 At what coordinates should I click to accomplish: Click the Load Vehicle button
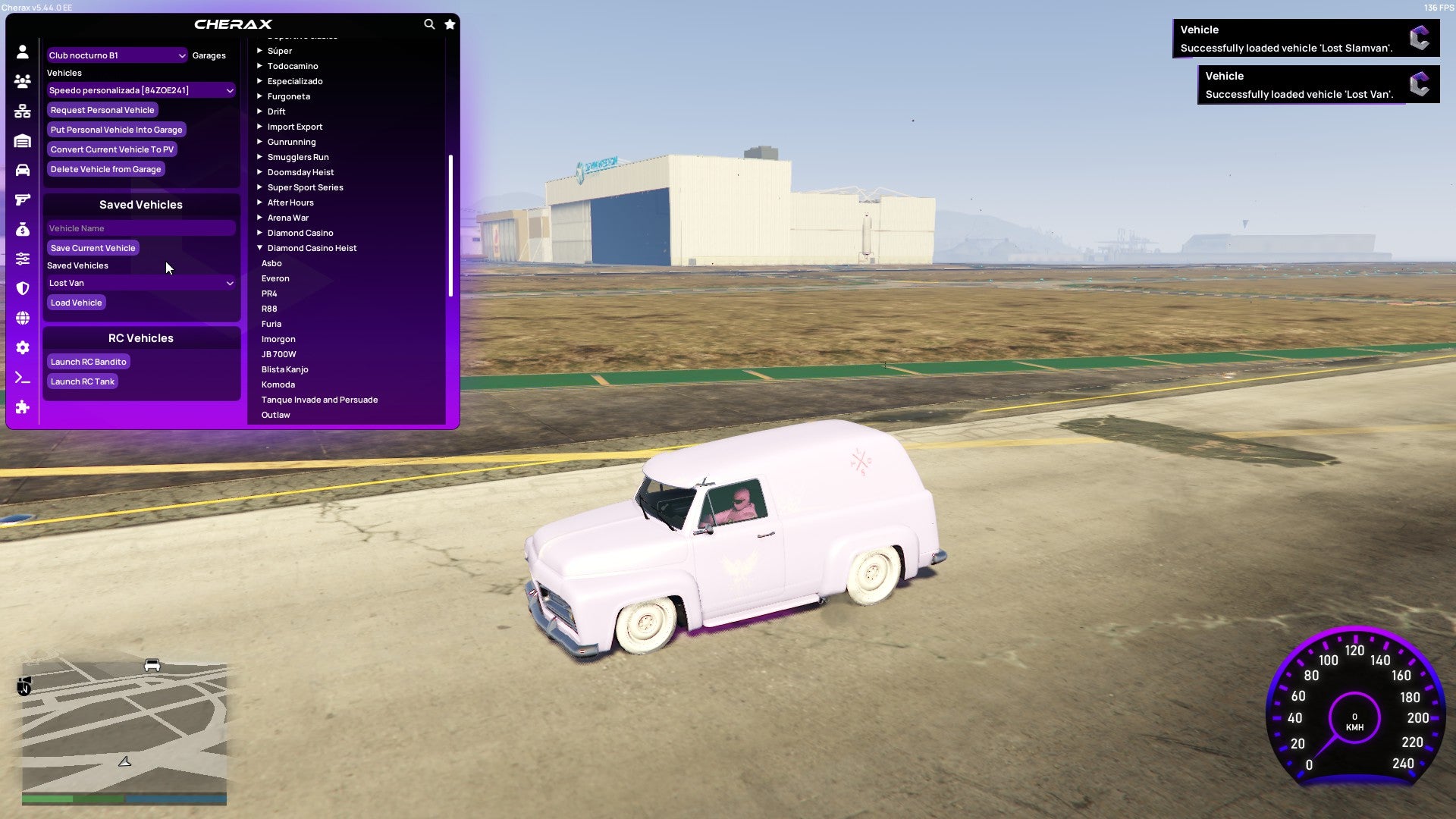(x=76, y=302)
